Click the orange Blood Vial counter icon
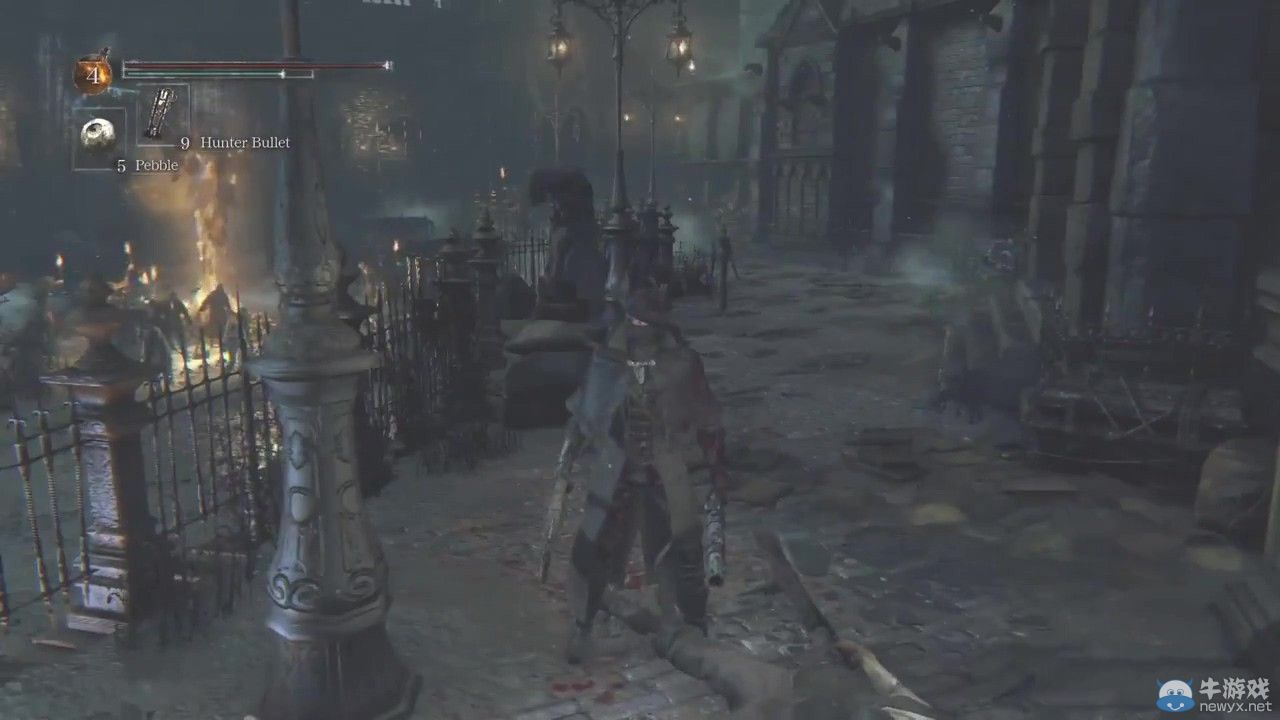Viewport: 1280px width, 720px height. coord(92,71)
